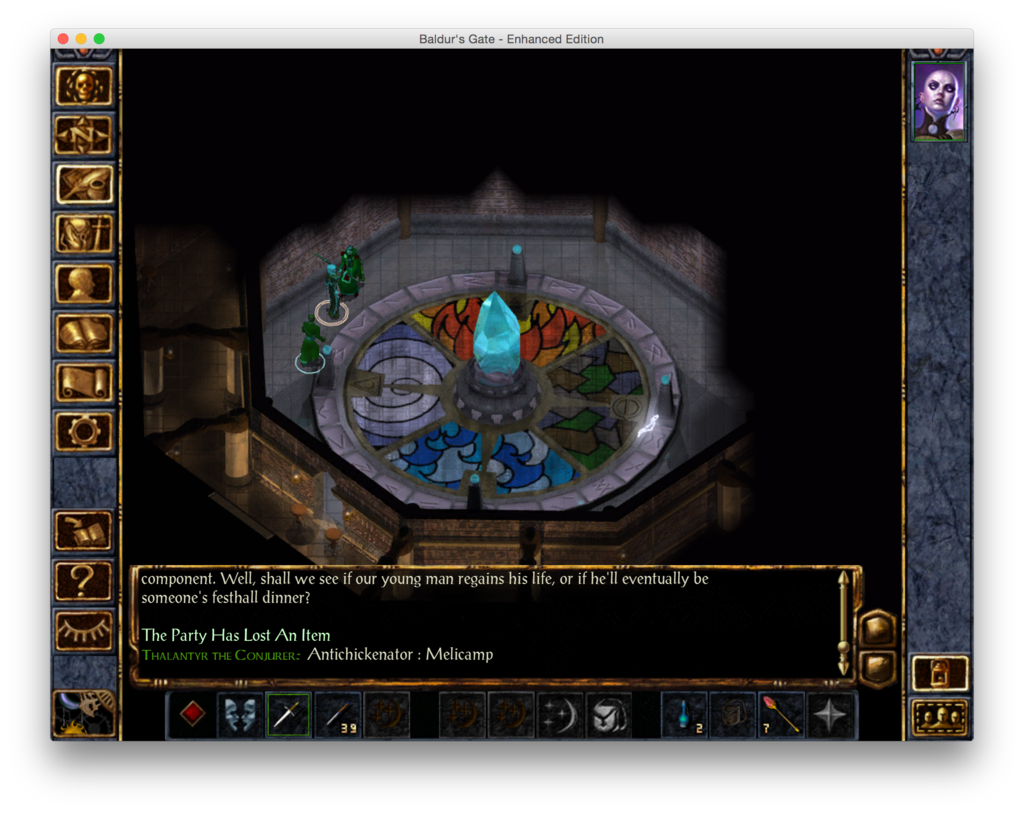This screenshot has width=1024, height=813.
Task: Select the dagger weapon slot
Action: (x=288, y=715)
